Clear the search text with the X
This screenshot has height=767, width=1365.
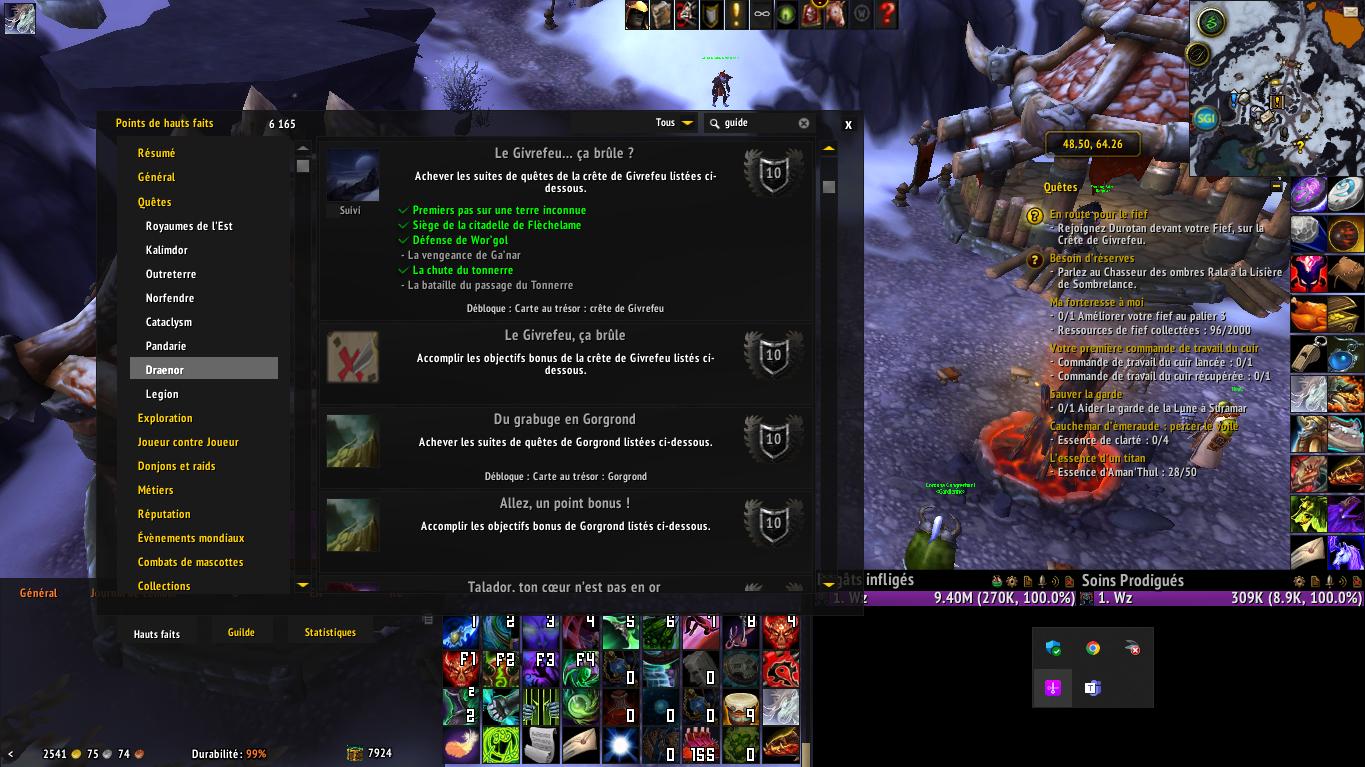coord(804,123)
